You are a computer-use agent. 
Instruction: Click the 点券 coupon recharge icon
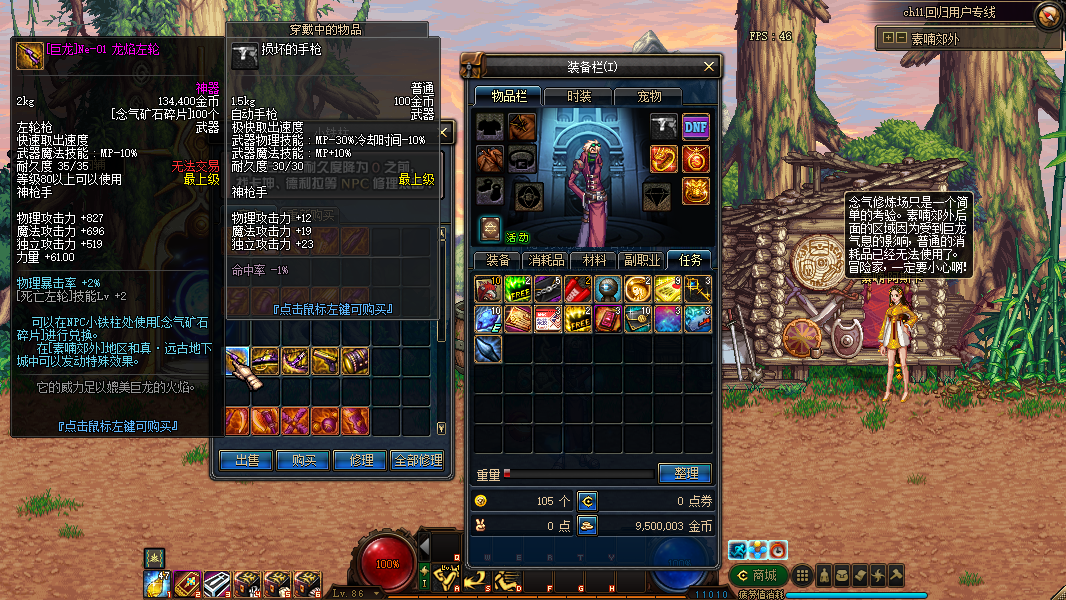click(588, 501)
